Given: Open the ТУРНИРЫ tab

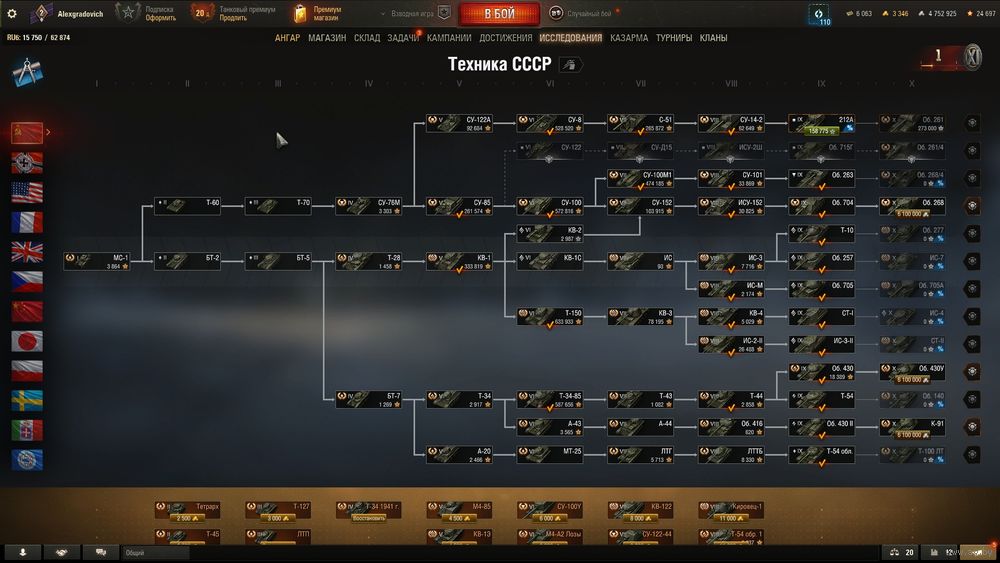Looking at the screenshot, I should [673, 38].
